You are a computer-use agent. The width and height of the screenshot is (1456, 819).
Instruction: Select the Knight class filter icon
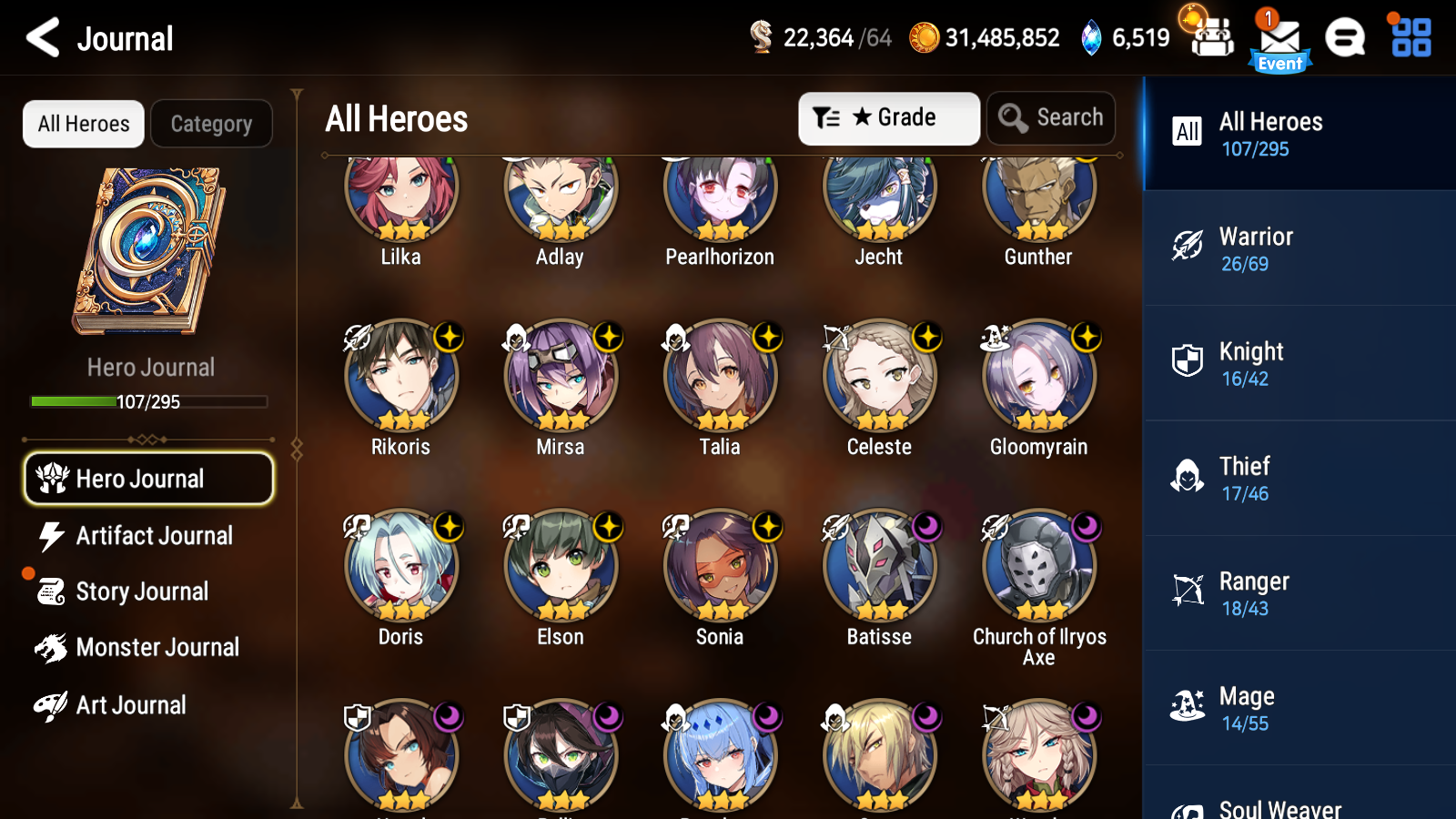point(1186,360)
